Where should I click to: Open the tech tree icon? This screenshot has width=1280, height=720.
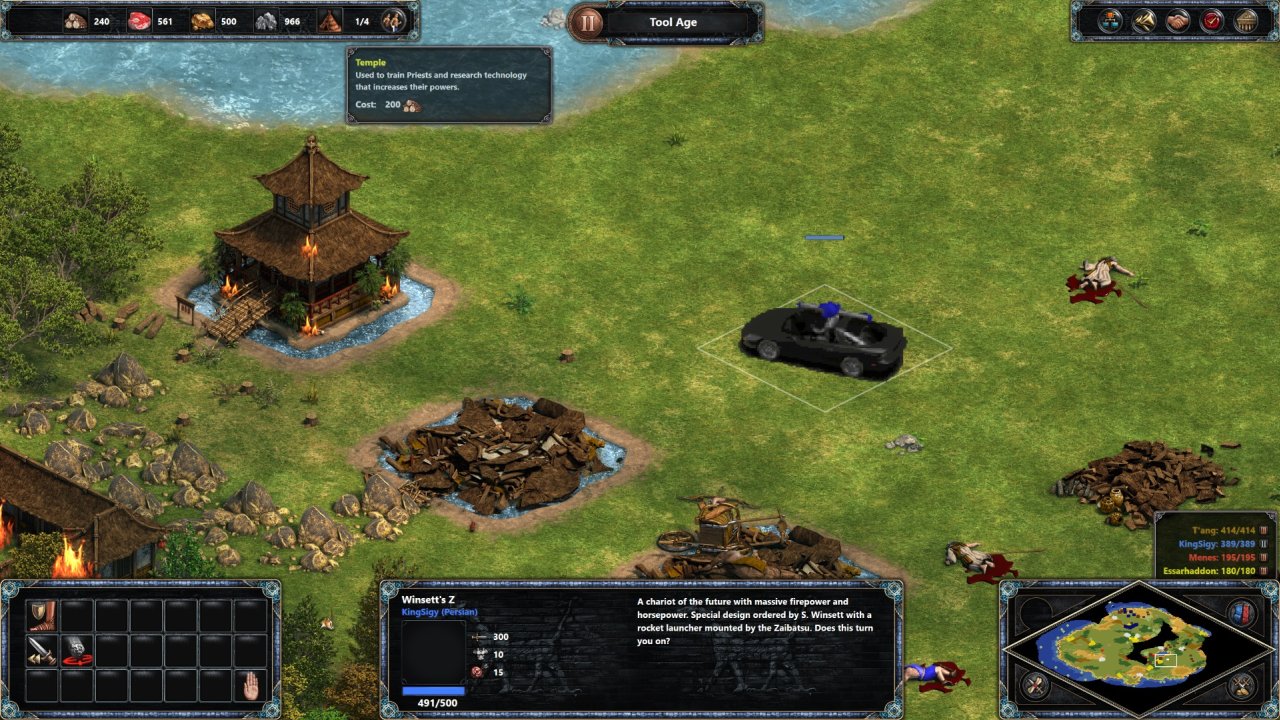[x=1110, y=21]
